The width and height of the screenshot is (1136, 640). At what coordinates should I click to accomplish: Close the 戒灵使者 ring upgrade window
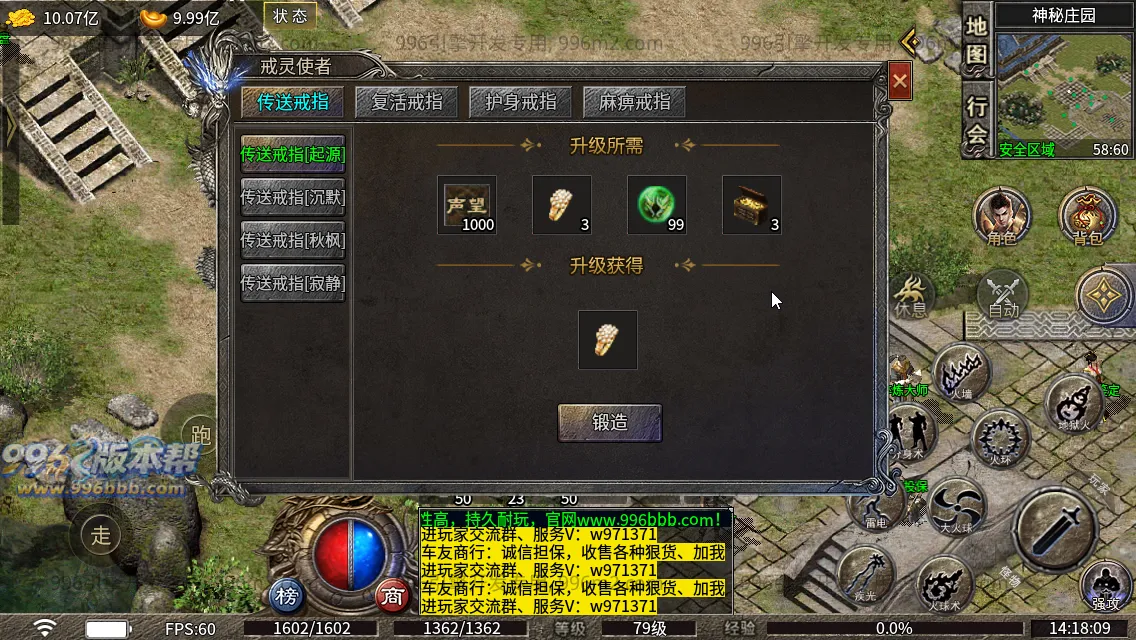[x=900, y=81]
